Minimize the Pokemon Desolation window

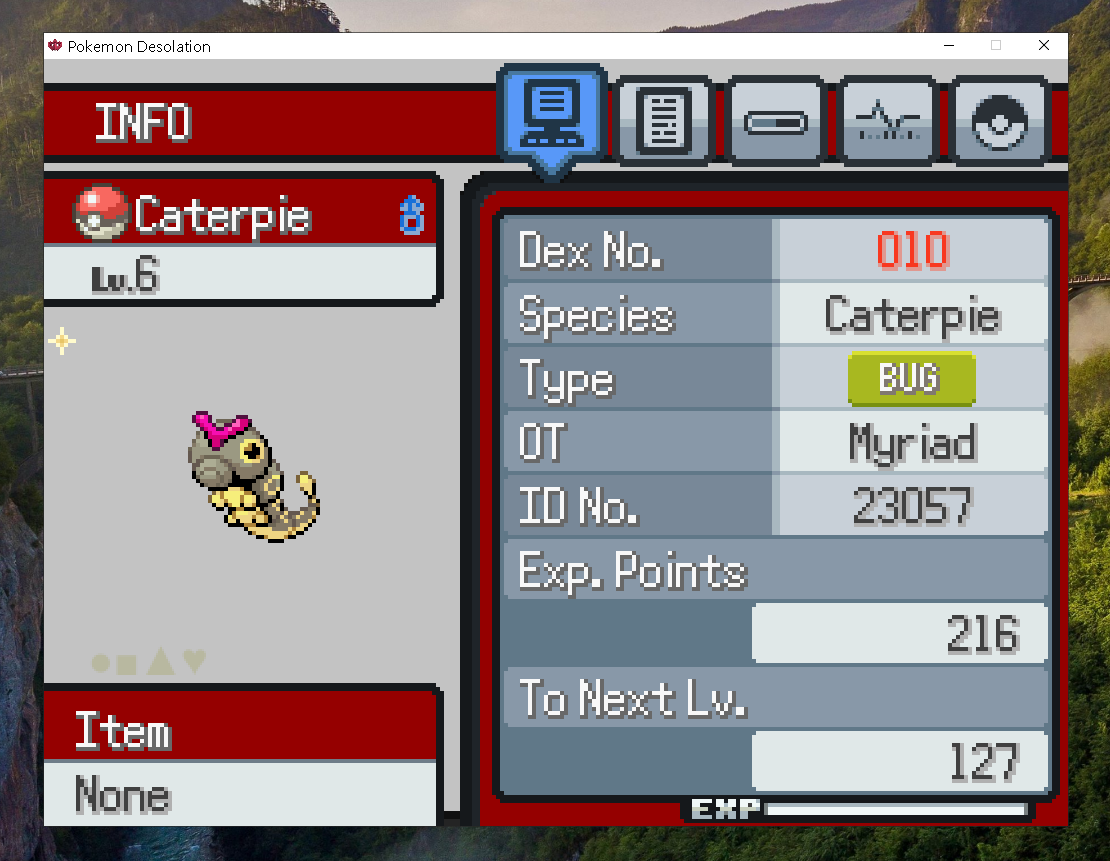coord(948,46)
